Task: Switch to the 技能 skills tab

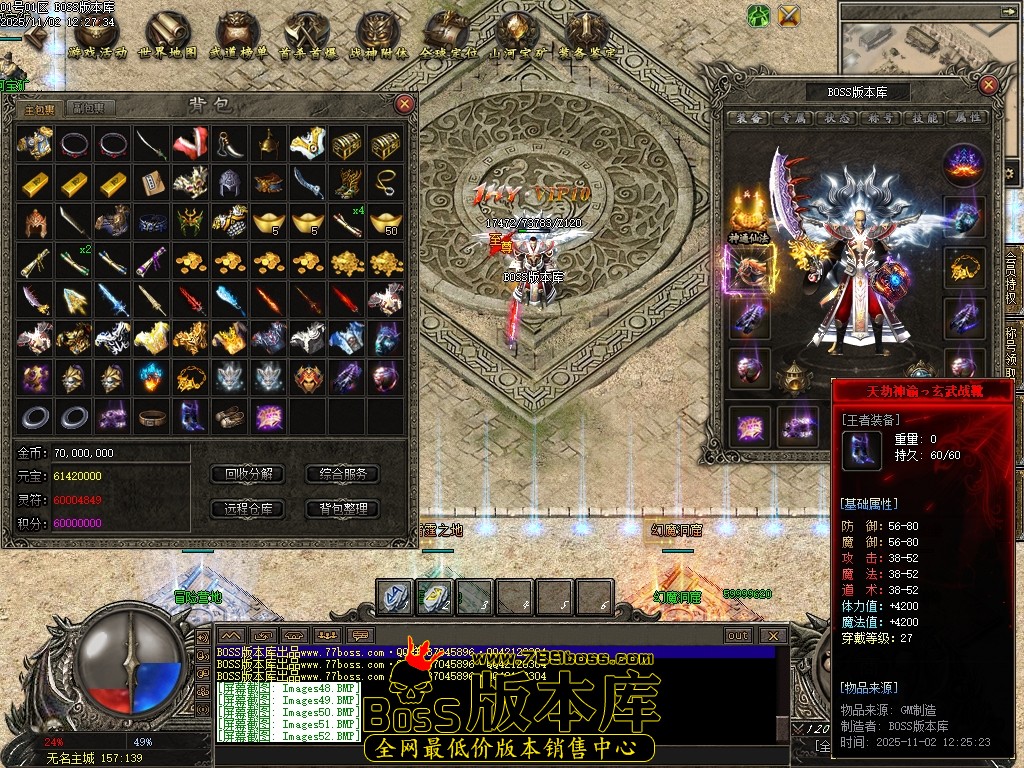Action: coord(926,118)
